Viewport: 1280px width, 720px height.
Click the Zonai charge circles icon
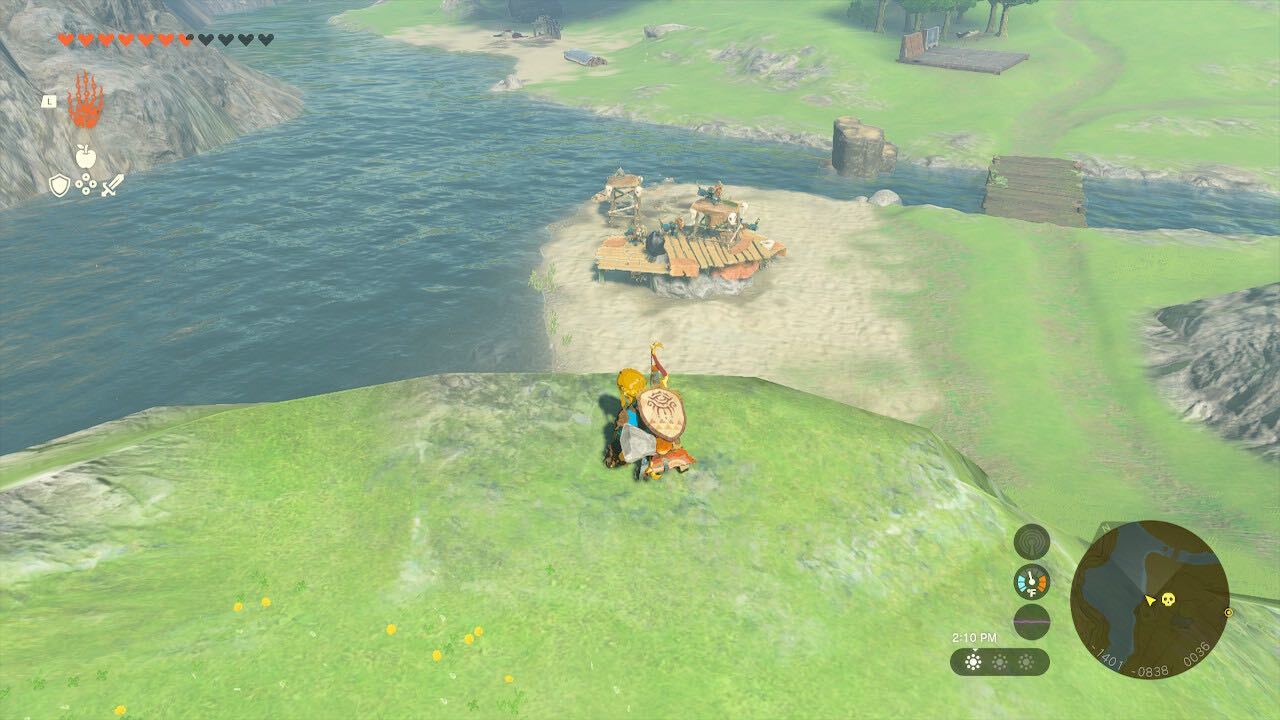point(86,184)
